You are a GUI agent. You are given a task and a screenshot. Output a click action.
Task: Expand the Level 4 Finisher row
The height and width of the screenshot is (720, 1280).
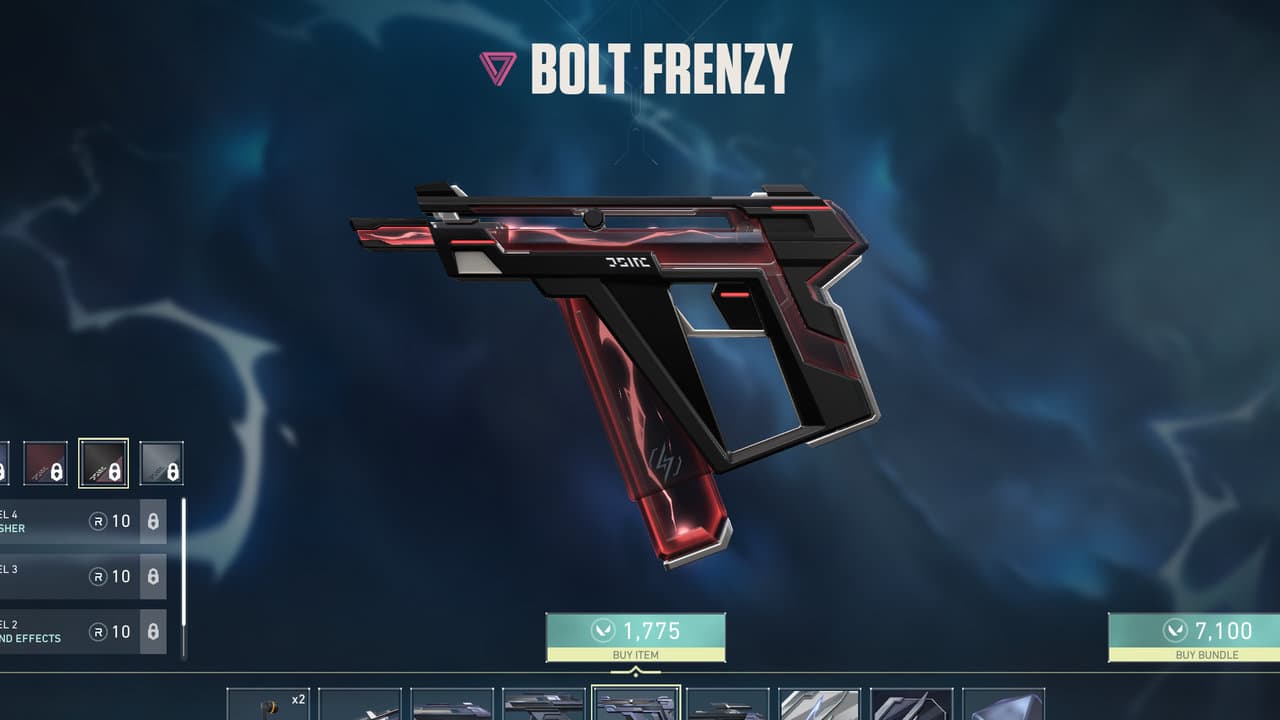(60, 521)
